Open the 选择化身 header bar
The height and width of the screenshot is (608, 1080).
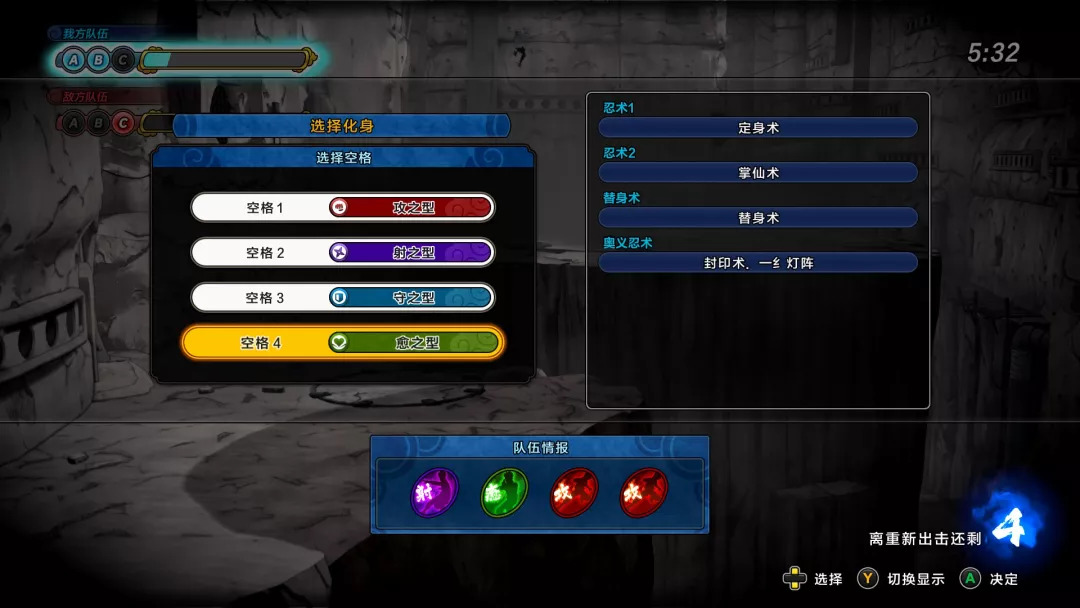pyautogui.click(x=342, y=126)
